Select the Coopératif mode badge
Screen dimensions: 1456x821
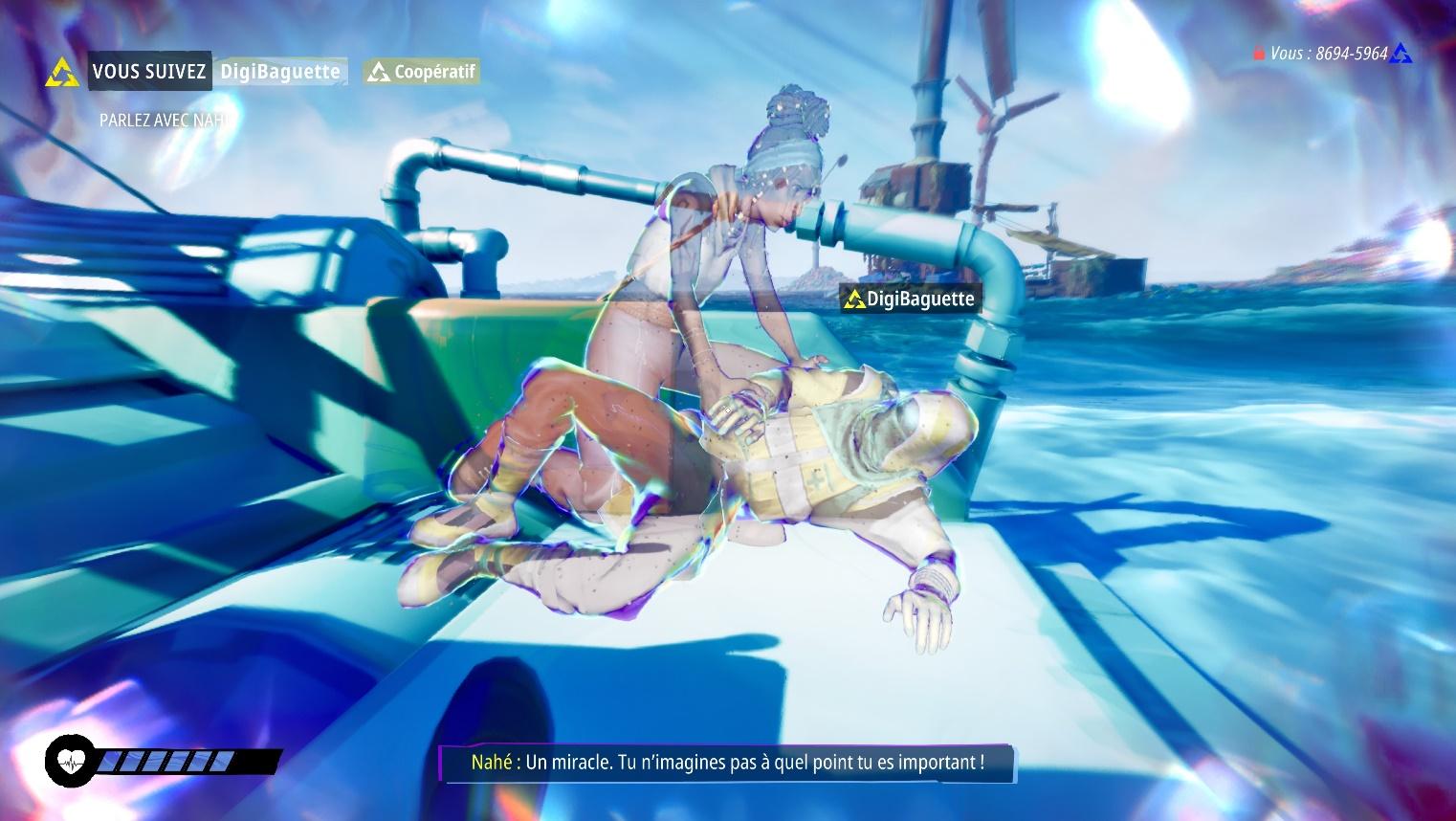[422, 72]
